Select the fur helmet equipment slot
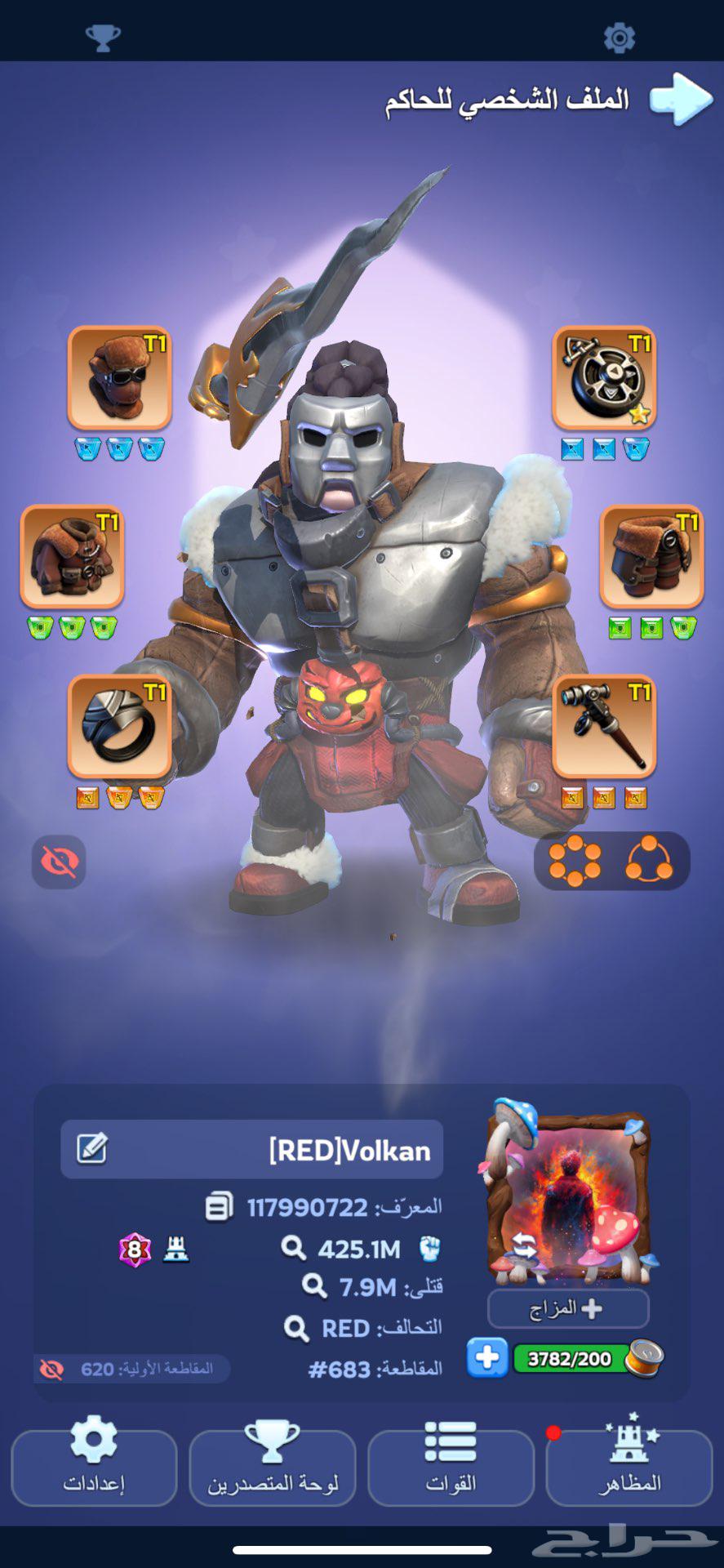This screenshot has height=1568, width=724. tap(119, 378)
